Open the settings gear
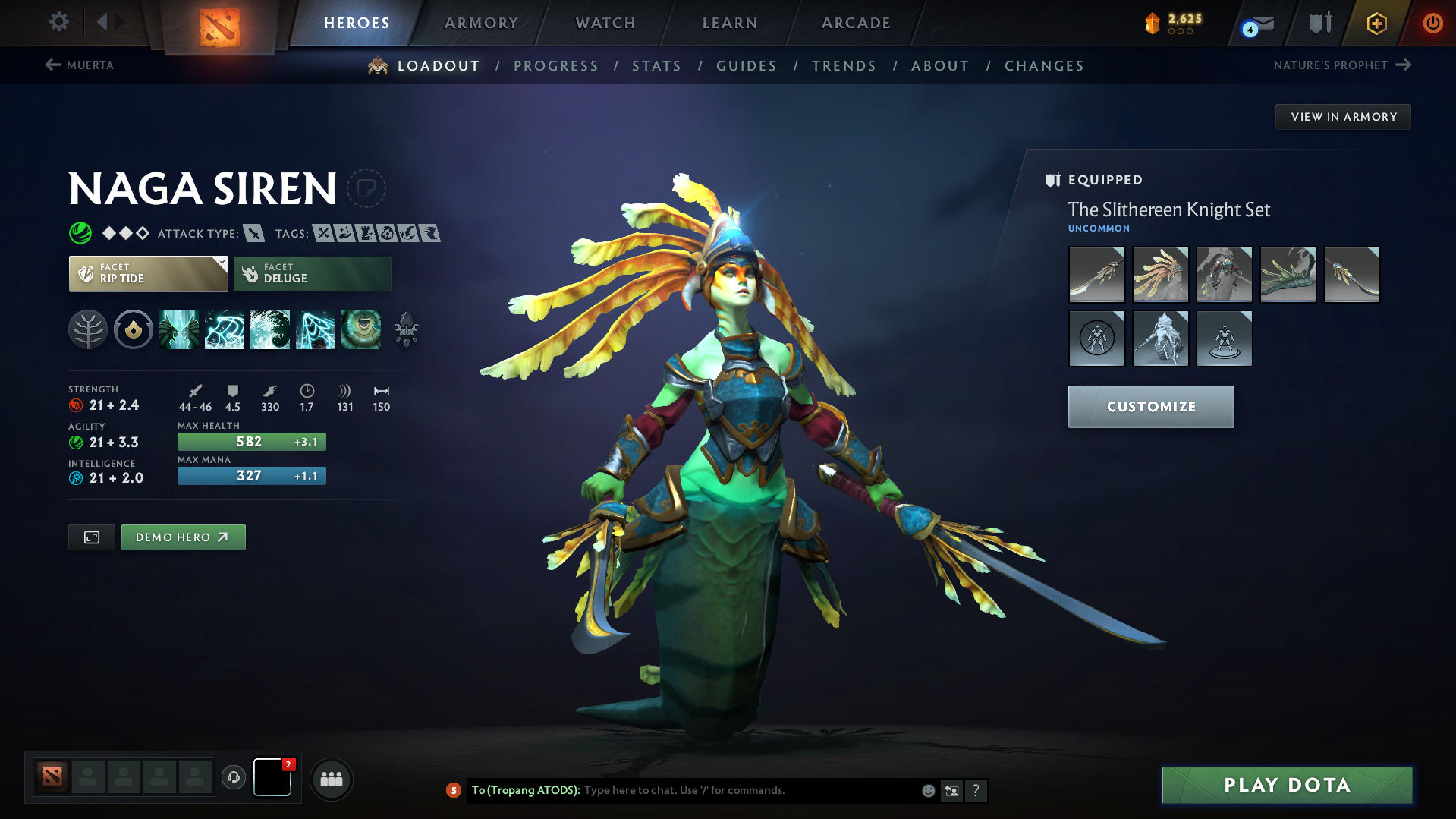1456x819 pixels. click(x=58, y=22)
